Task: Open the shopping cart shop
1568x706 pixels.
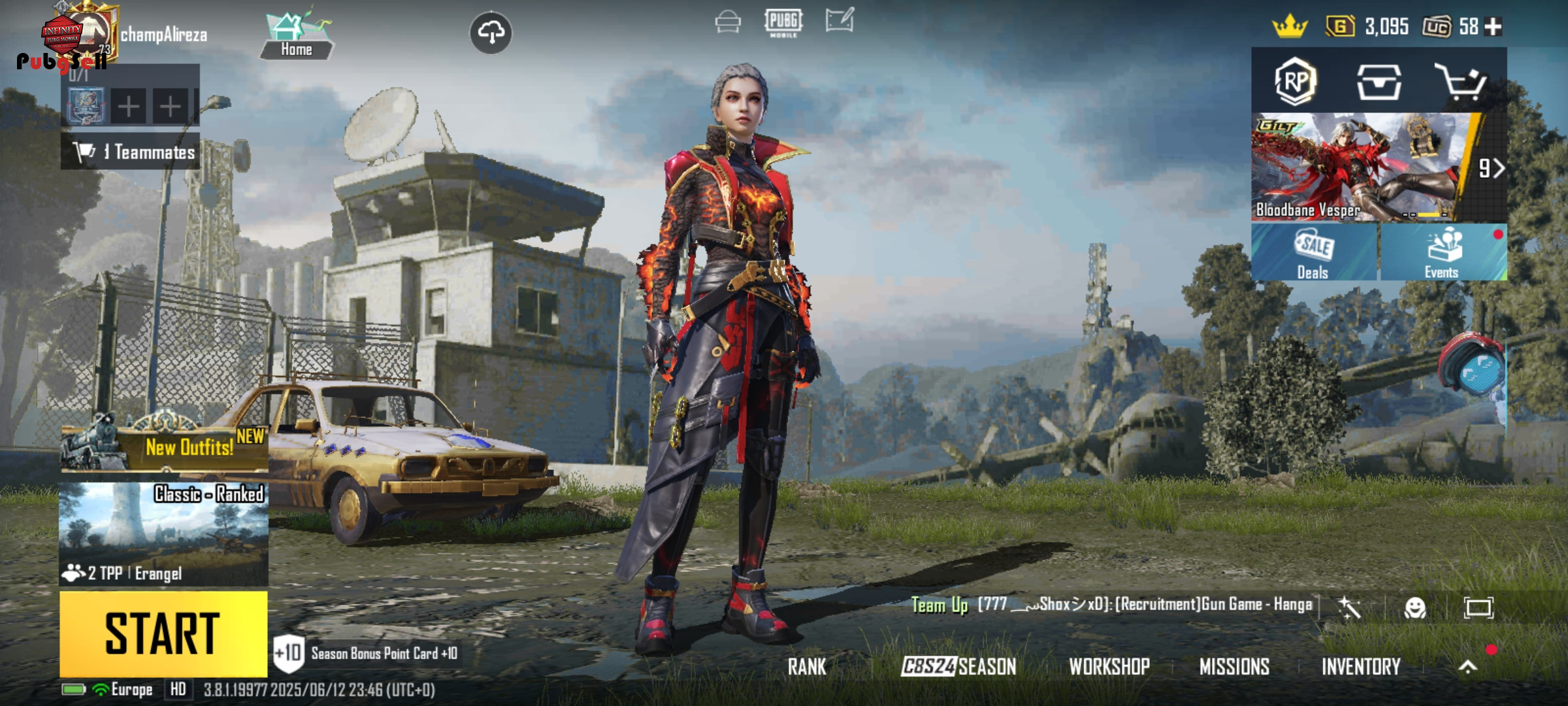Action: click(1461, 82)
